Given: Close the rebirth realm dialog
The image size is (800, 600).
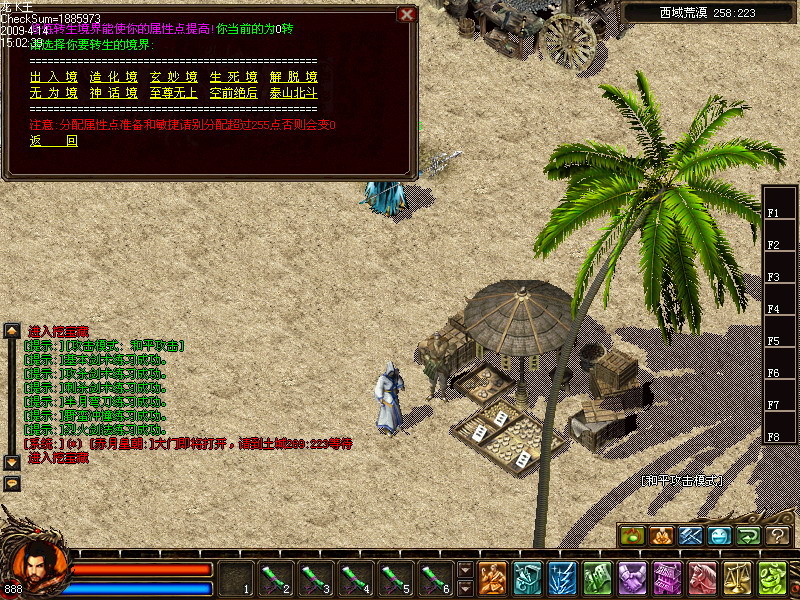Looking at the screenshot, I should [x=406, y=14].
